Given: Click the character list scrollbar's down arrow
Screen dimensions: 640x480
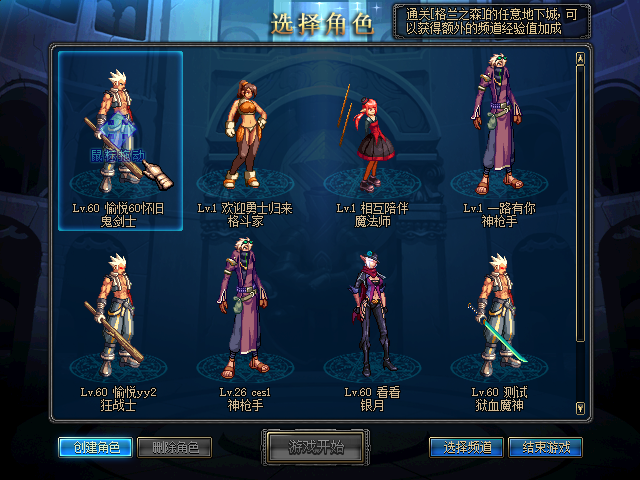Looking at the screenshot, I should click(580, 406).
